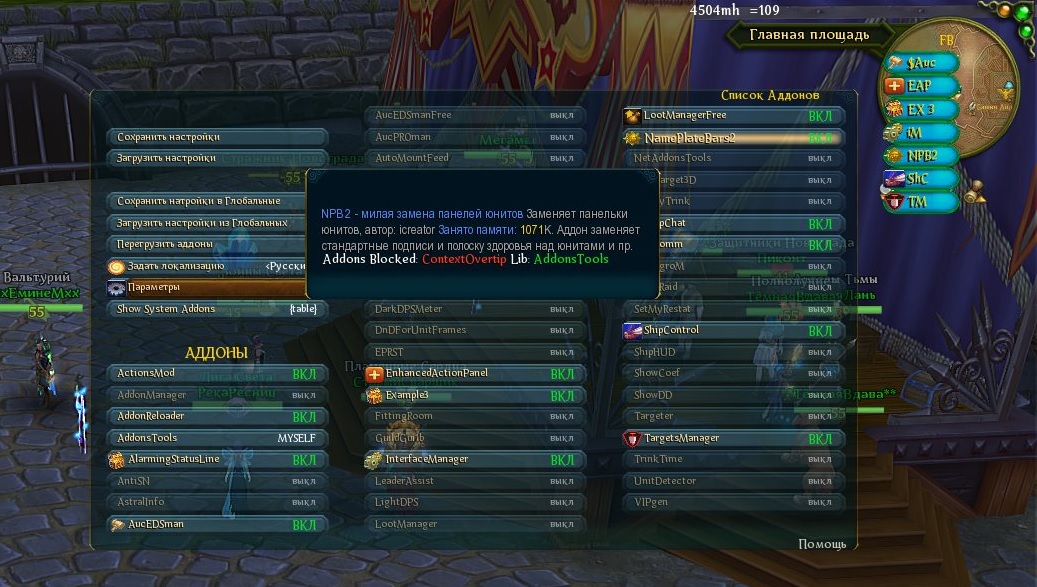Toggle the LootManagerFree addon

coord(732,115)
